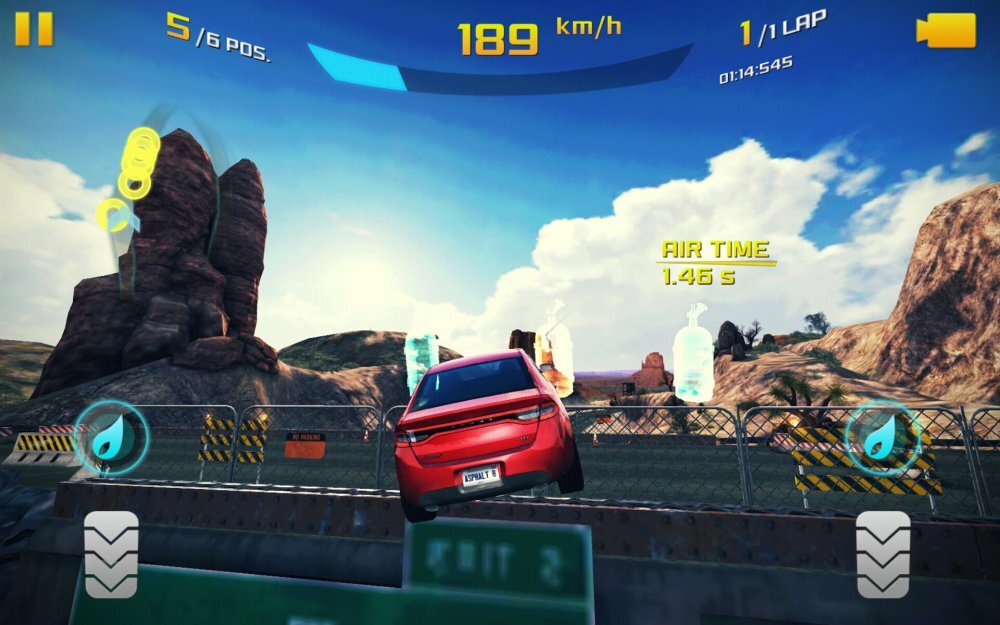1000x625 pixels.
Task: Switch the camera view
Action: coord(945,30)
